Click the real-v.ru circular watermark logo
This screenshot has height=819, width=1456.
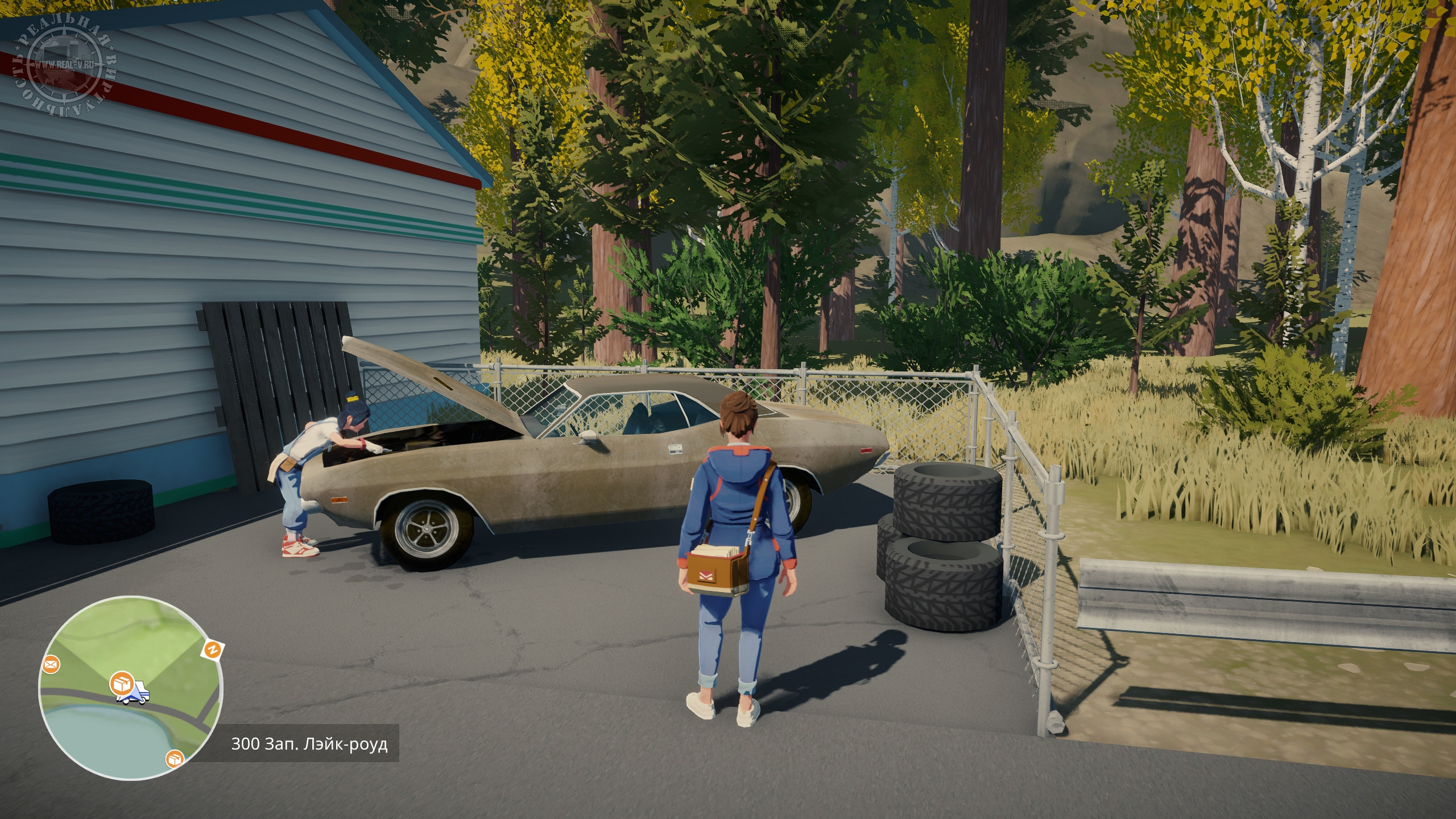65,64
